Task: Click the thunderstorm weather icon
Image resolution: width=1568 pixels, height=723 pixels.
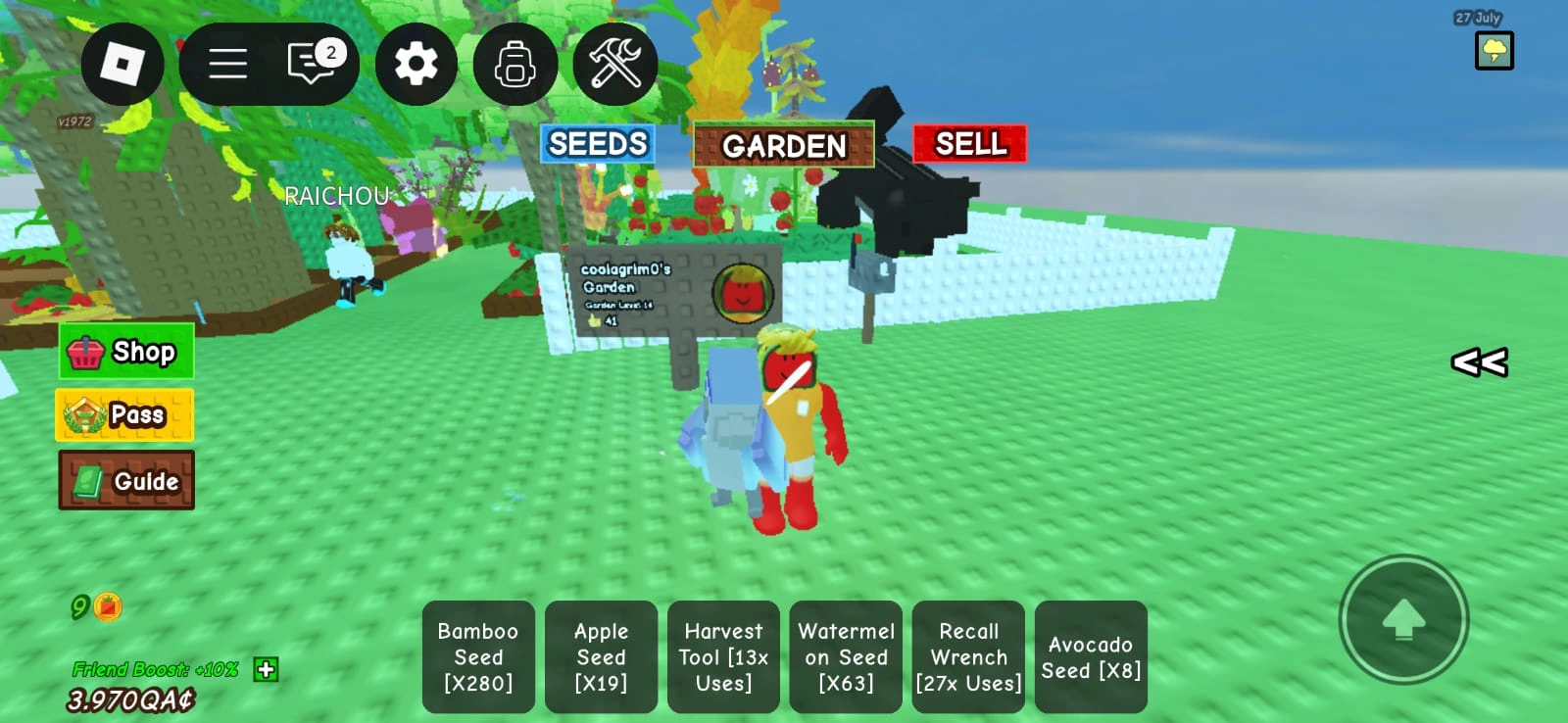Action: pos(1493,49)
